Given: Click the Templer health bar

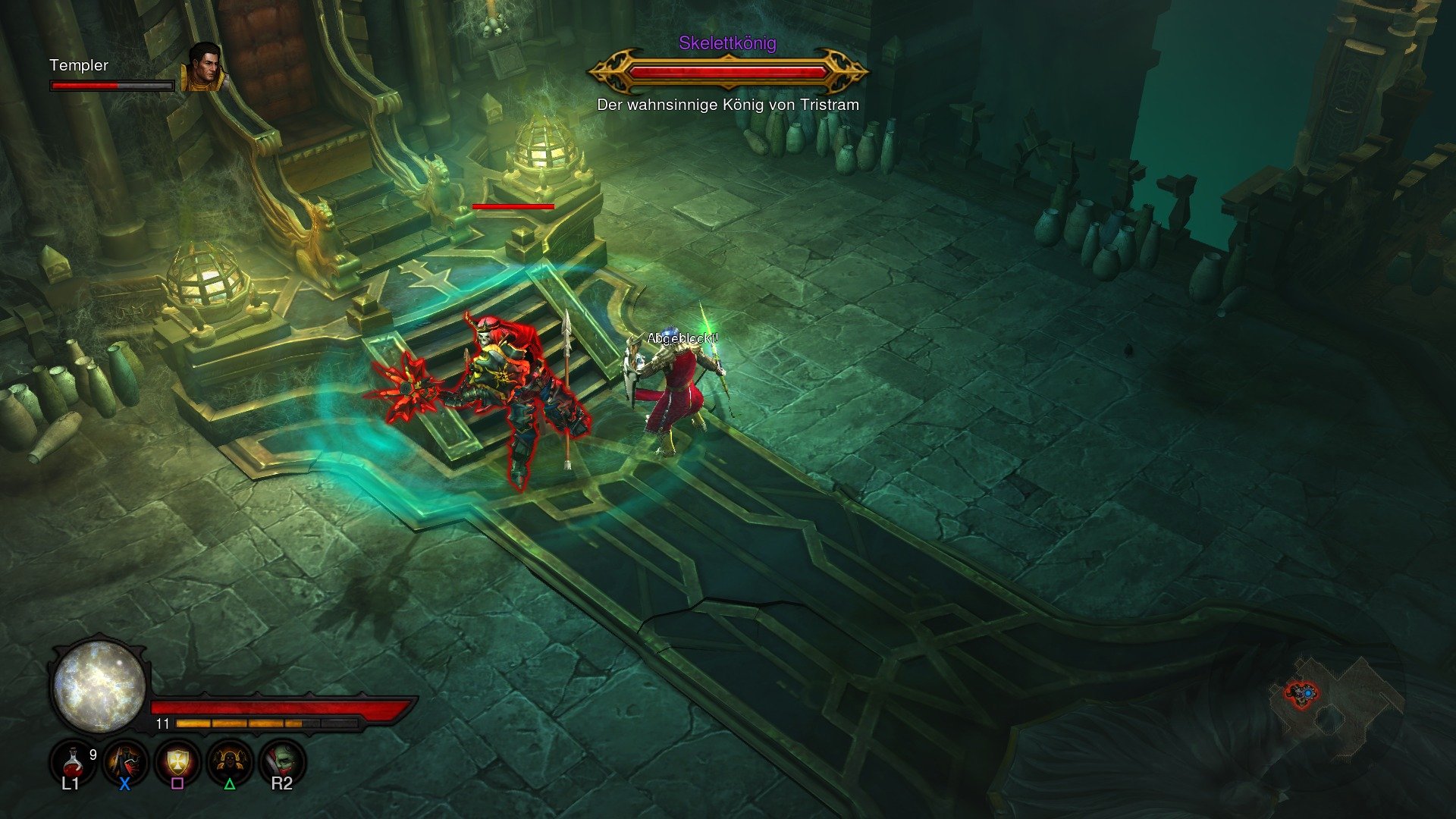Looking at the screenshot, I should [110, 86].
